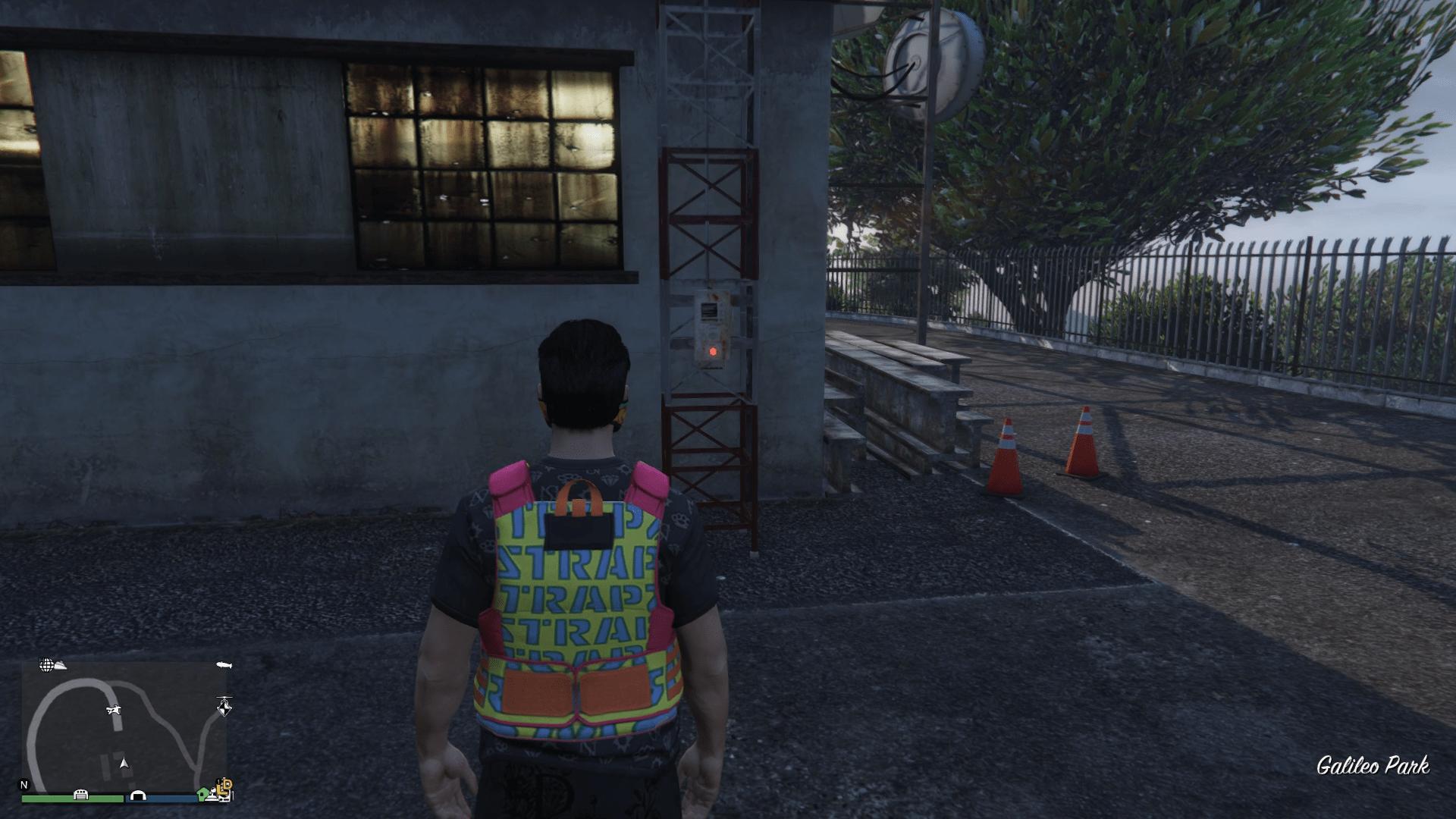Select the garage door marker on minimap

click(80, 795)
